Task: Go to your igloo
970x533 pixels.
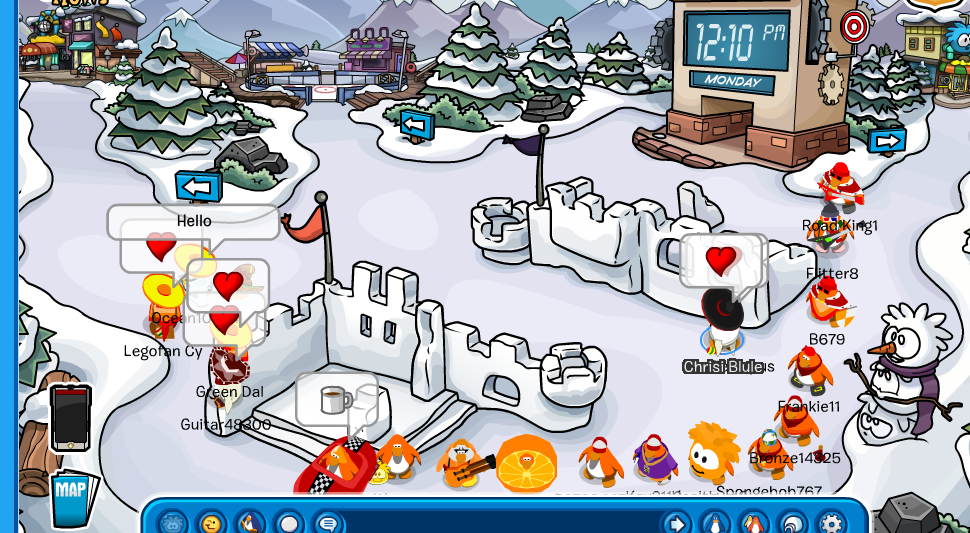Action: [x=793, y=523]
